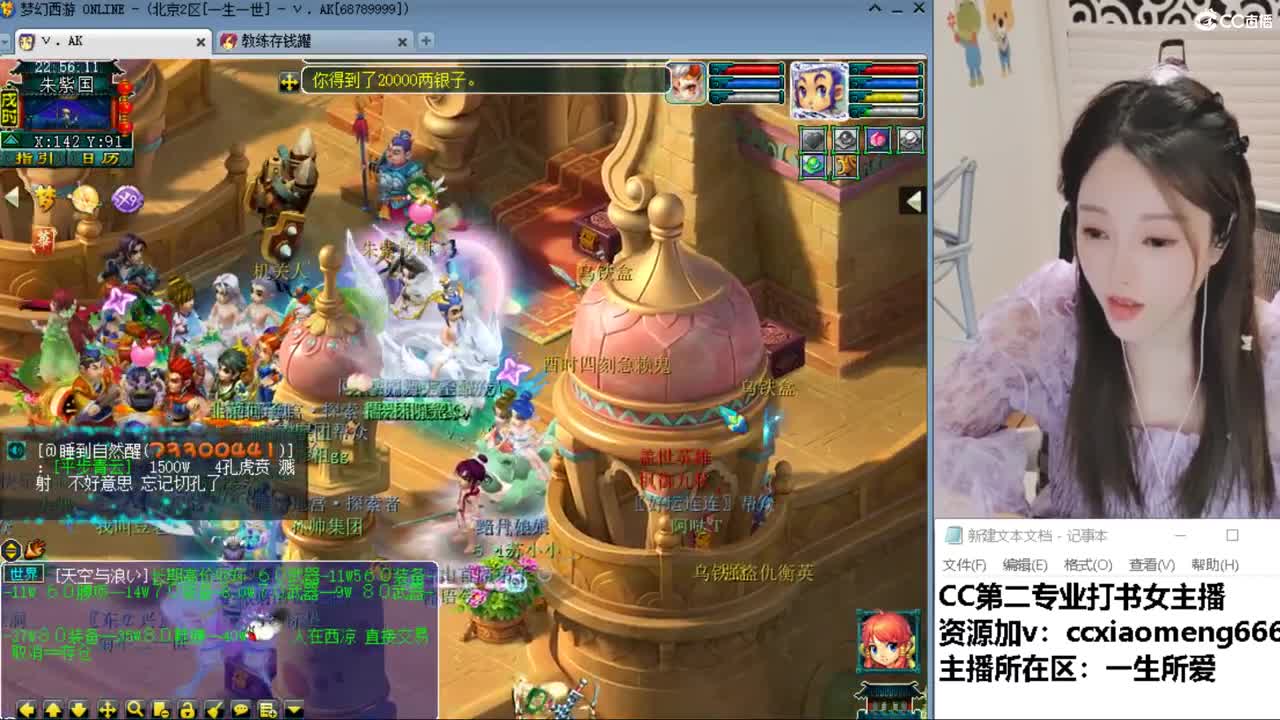The height and width of the screenshot is (720, 1280).
Task: Select the magnifier zoom icon on bottom toolbar
Action: click(x=134, y=709)
